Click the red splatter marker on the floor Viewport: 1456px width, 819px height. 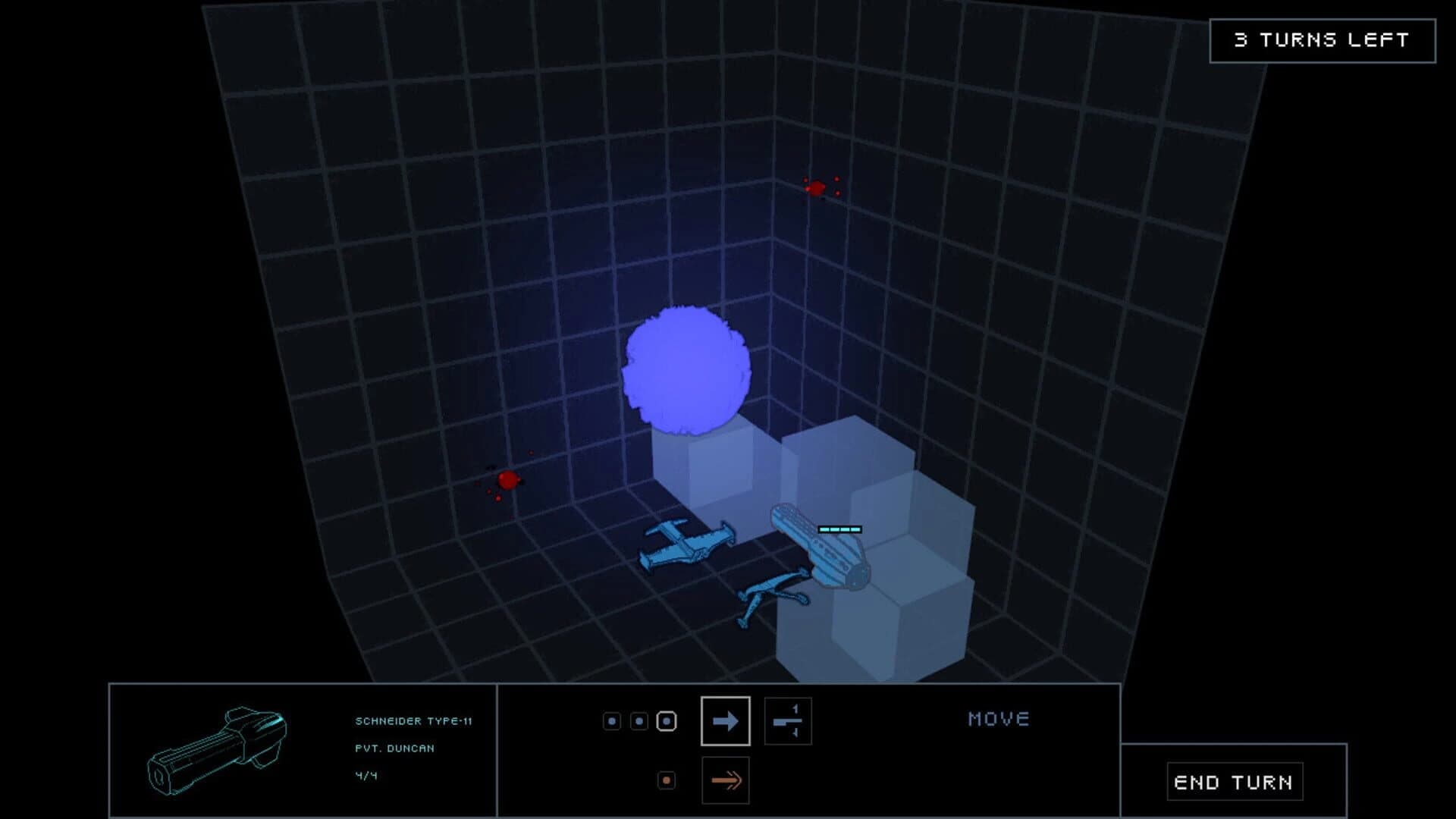pyautogui.click(x=507, y=480)
